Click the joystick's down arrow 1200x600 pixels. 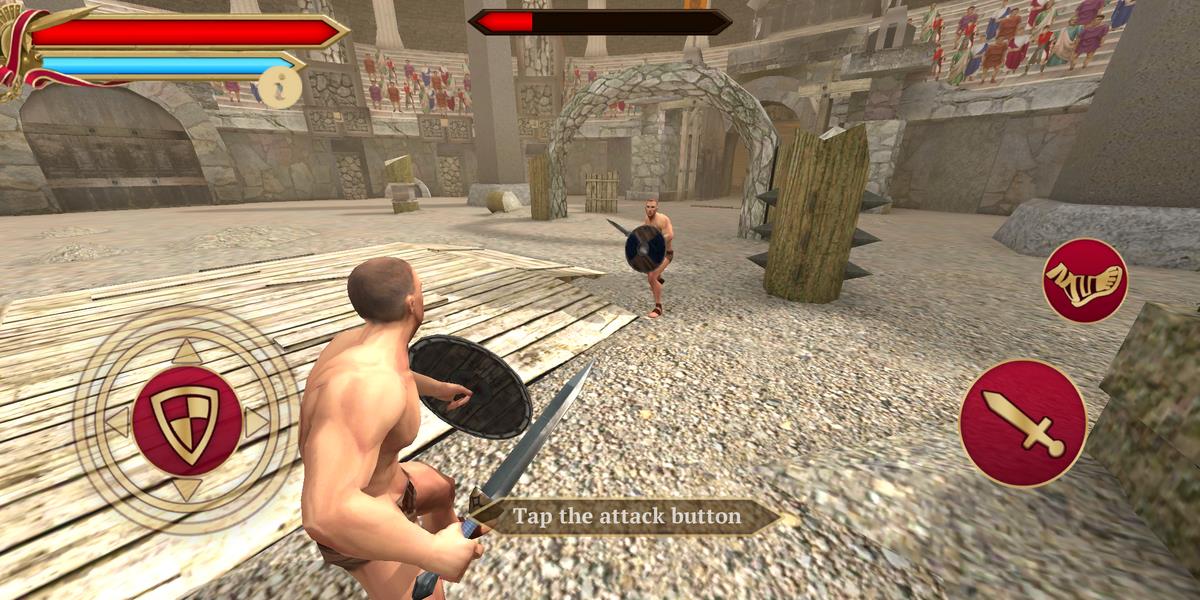186,489
